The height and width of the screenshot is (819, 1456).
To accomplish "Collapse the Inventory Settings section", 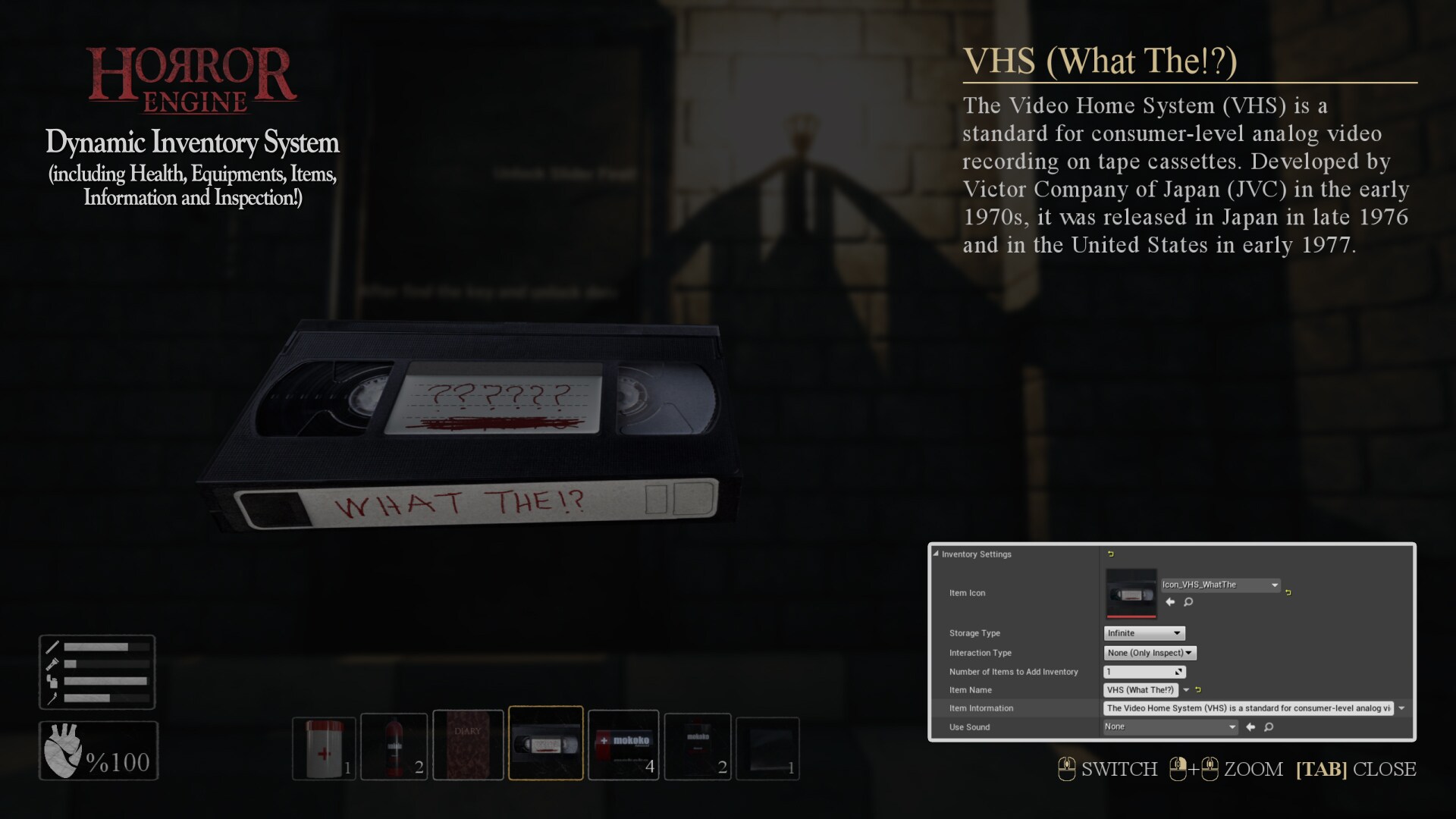I will pos(936,554).
